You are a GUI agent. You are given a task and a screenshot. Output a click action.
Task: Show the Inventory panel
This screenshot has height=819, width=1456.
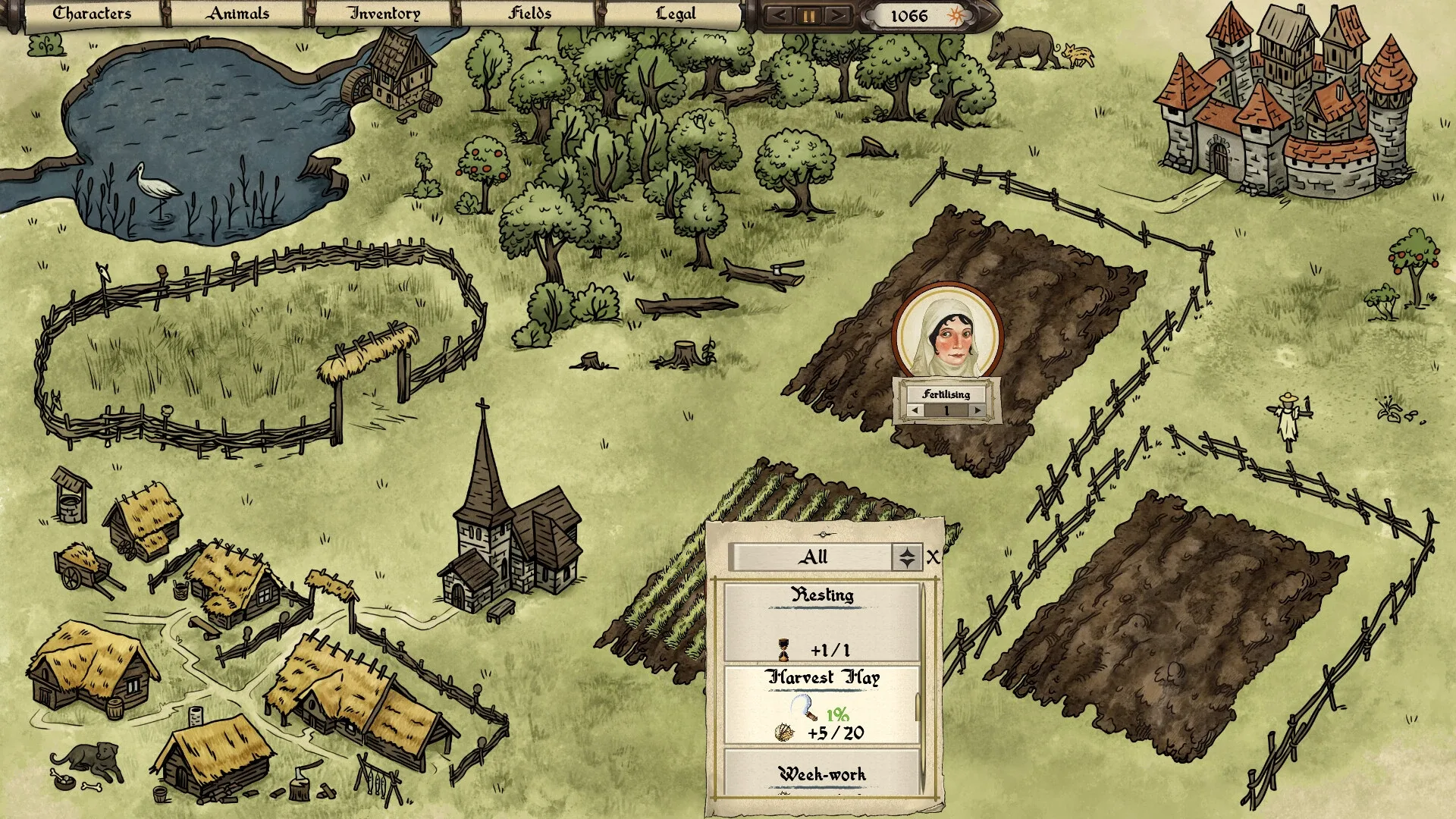coord(384,14)
